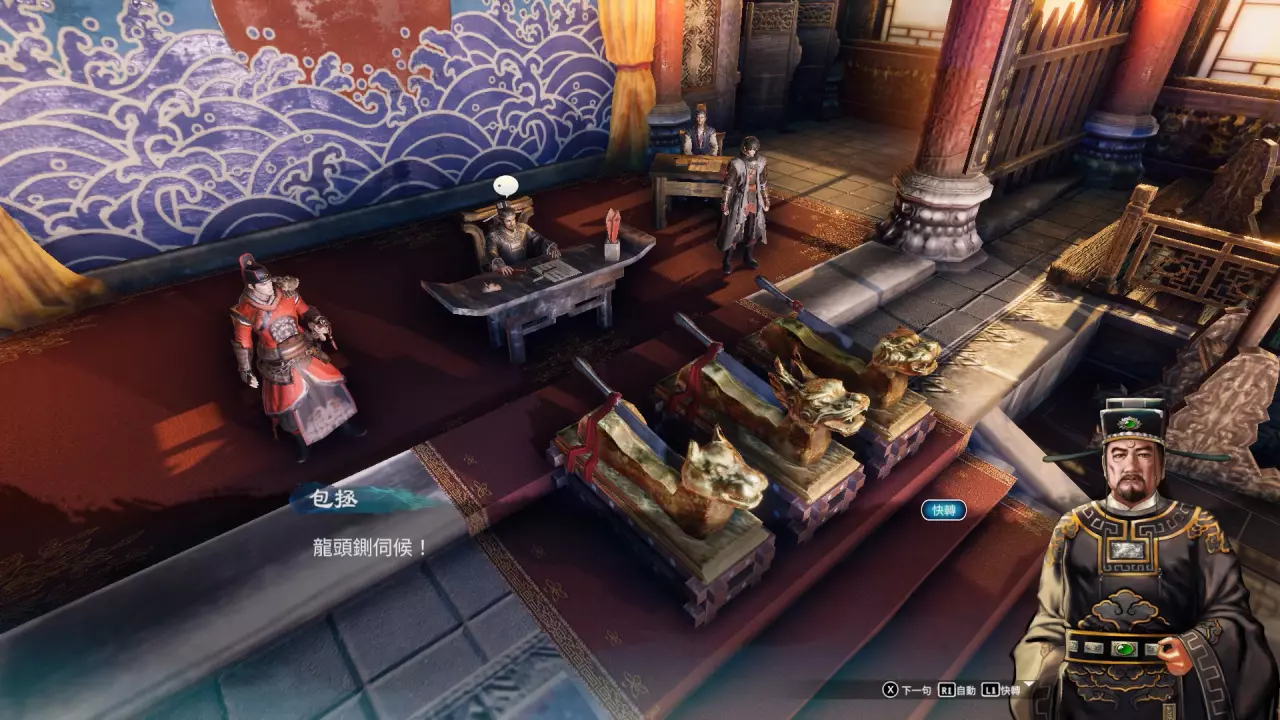Enable auto dialogue playback via 自動
Screen dimensions: 1280x720
[x=967, y=689]
